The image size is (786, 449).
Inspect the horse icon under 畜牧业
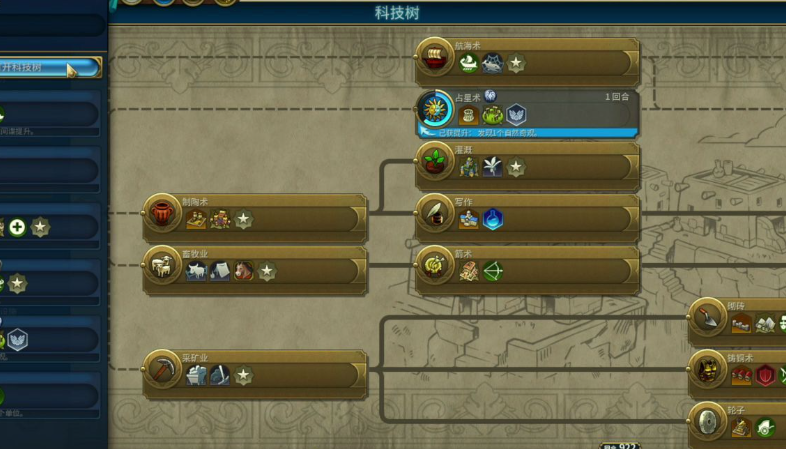(244, 271)
